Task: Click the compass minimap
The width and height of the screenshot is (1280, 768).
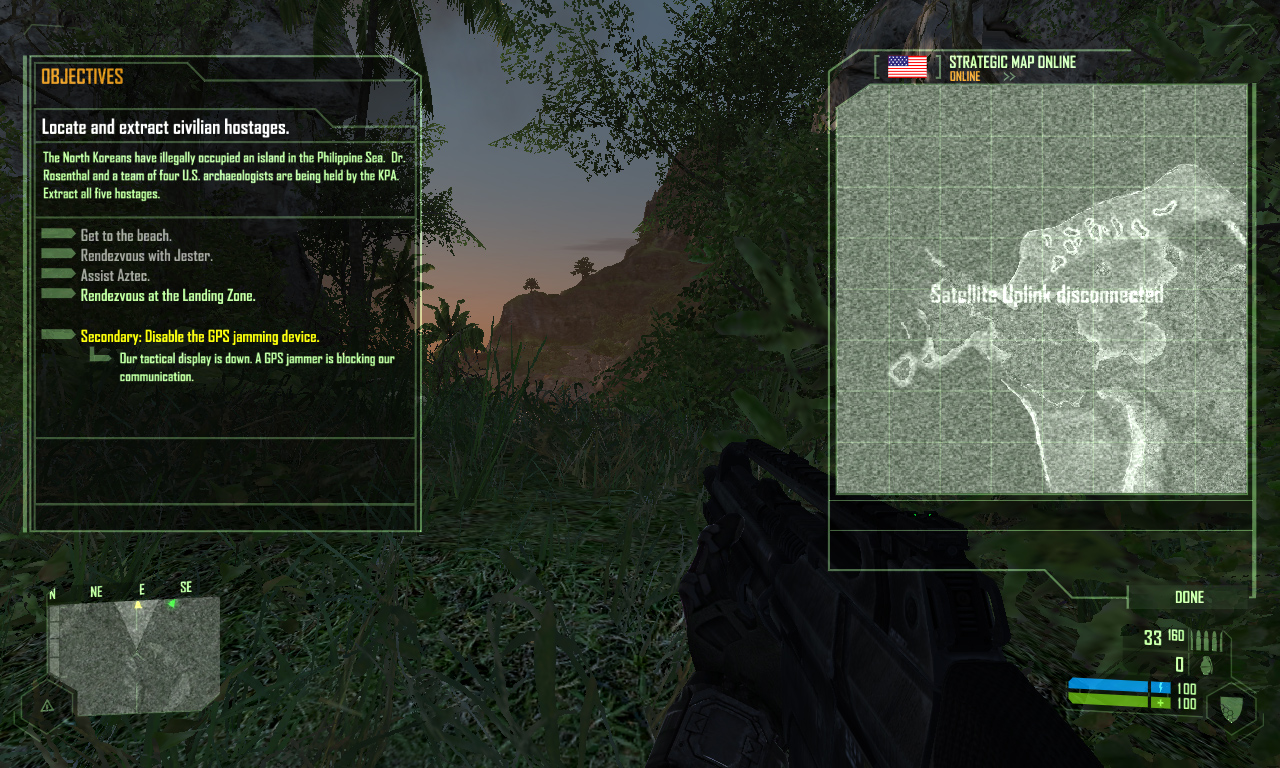Action: (x=134, y=655)
